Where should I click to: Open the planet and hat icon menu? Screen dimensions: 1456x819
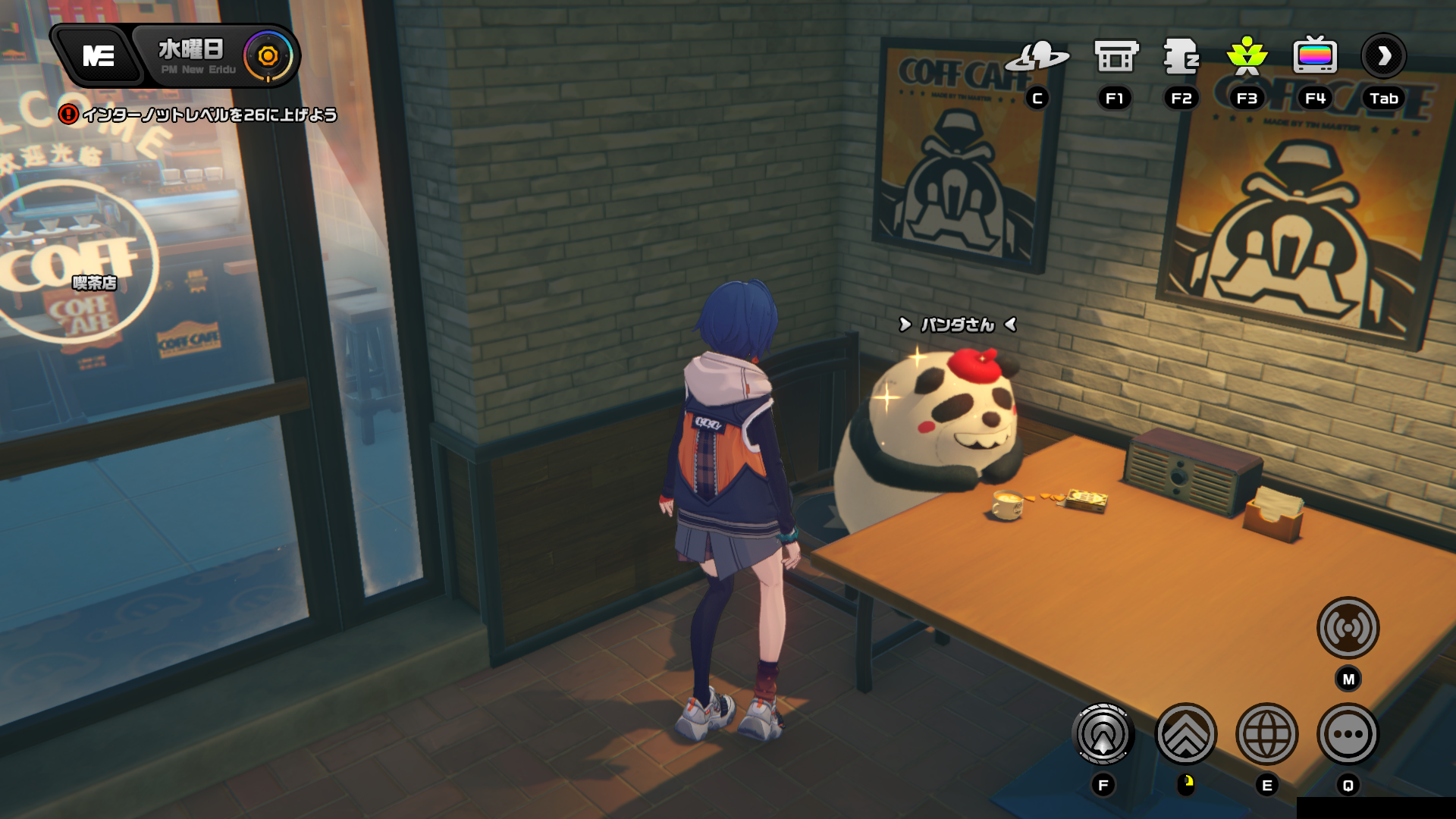[1037, 56]
